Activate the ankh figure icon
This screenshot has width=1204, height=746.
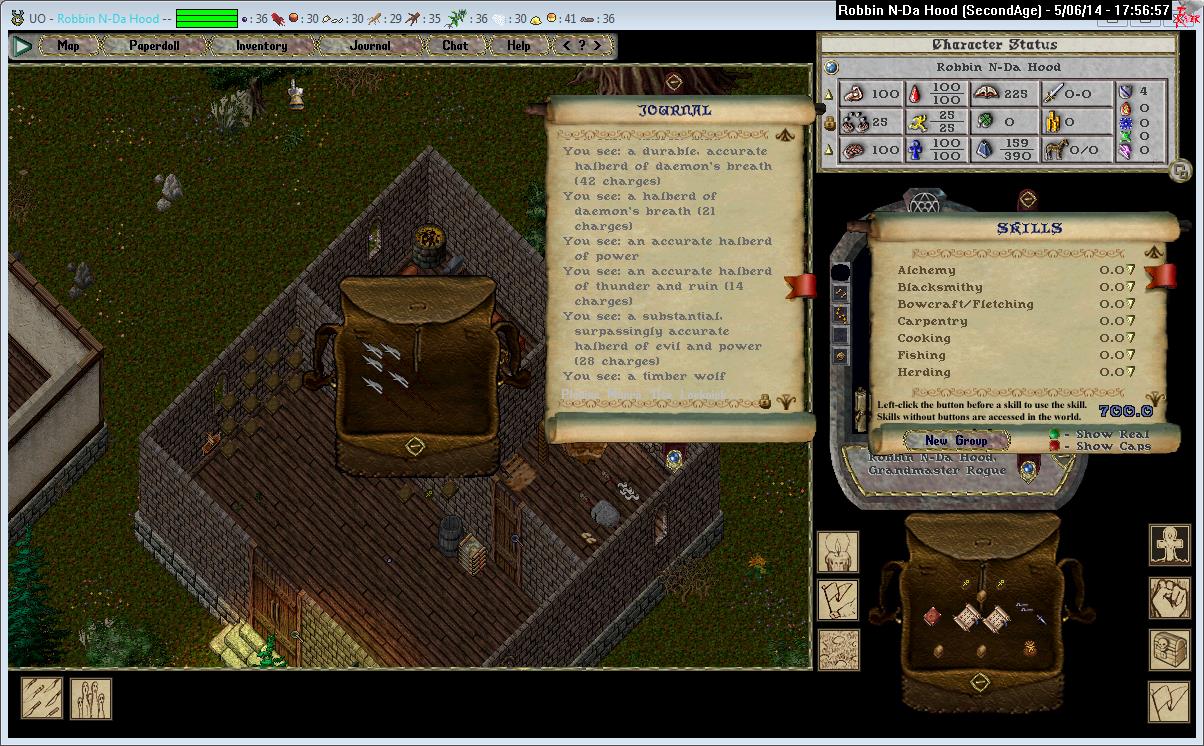coord(1169,546)
